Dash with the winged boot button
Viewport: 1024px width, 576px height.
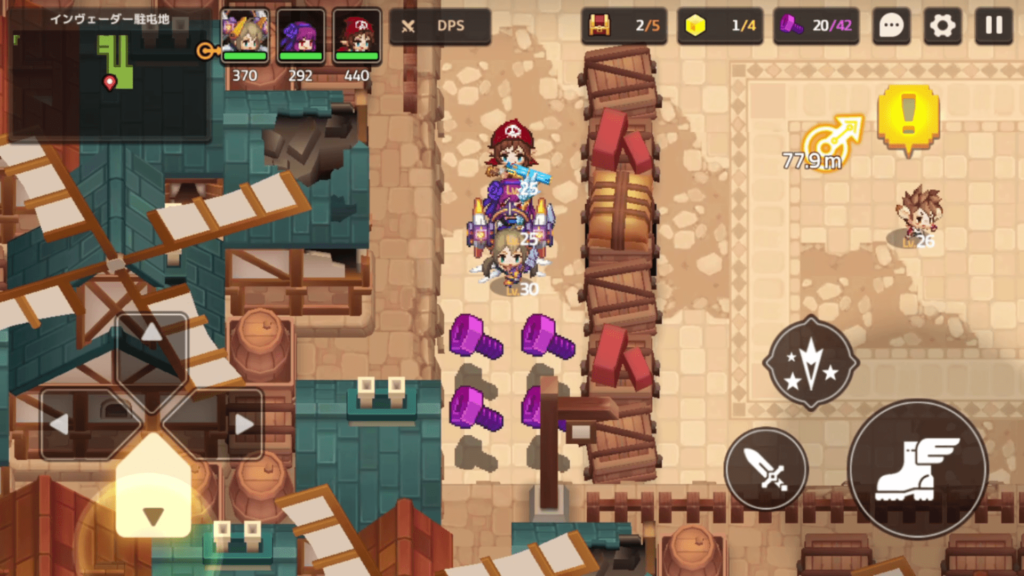[917, 469]
